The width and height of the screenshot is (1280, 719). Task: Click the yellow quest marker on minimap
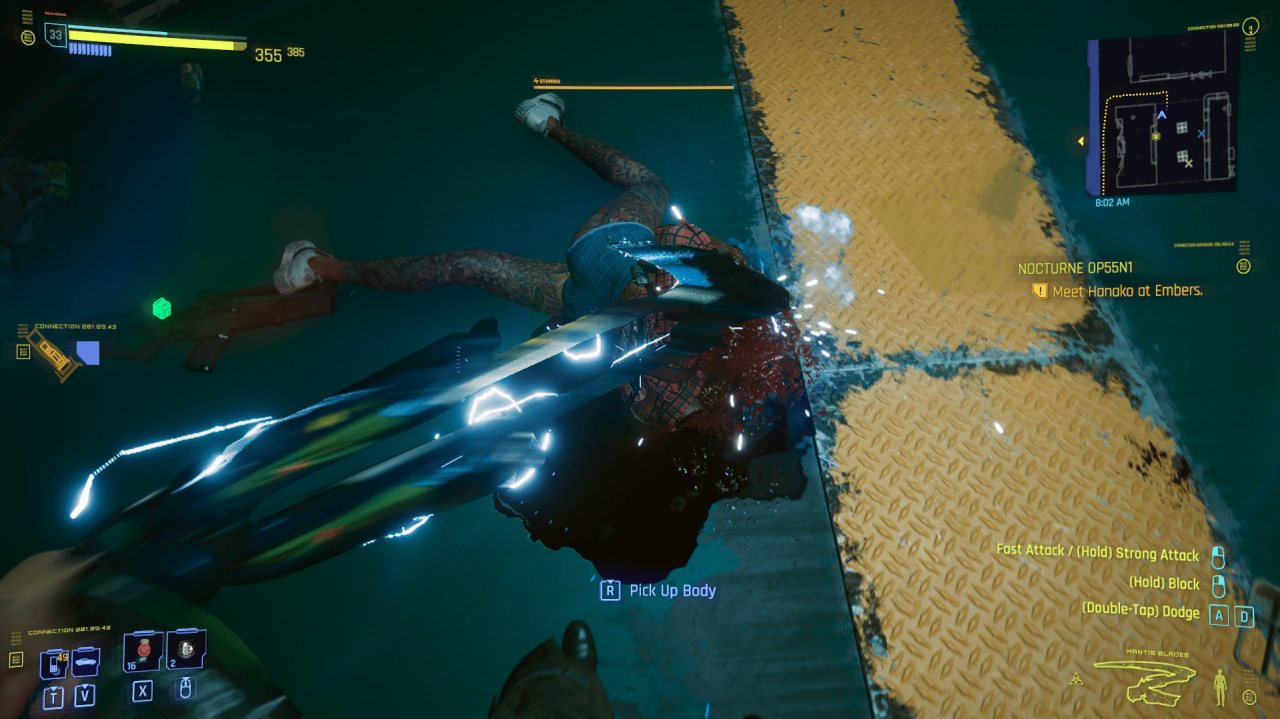(x=1157, y=135)
